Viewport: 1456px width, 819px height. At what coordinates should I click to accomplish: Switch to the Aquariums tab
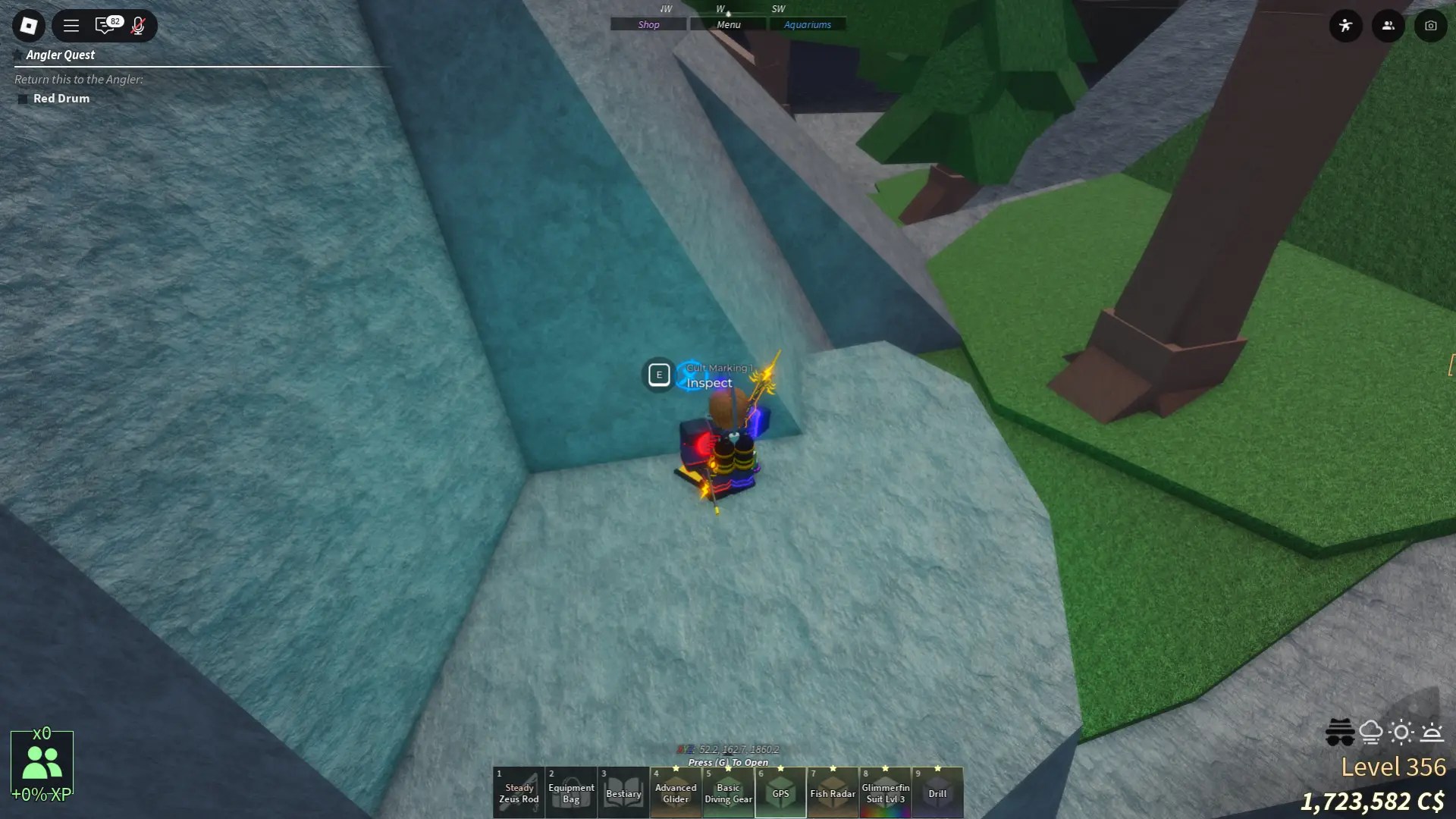pos(808,24)
